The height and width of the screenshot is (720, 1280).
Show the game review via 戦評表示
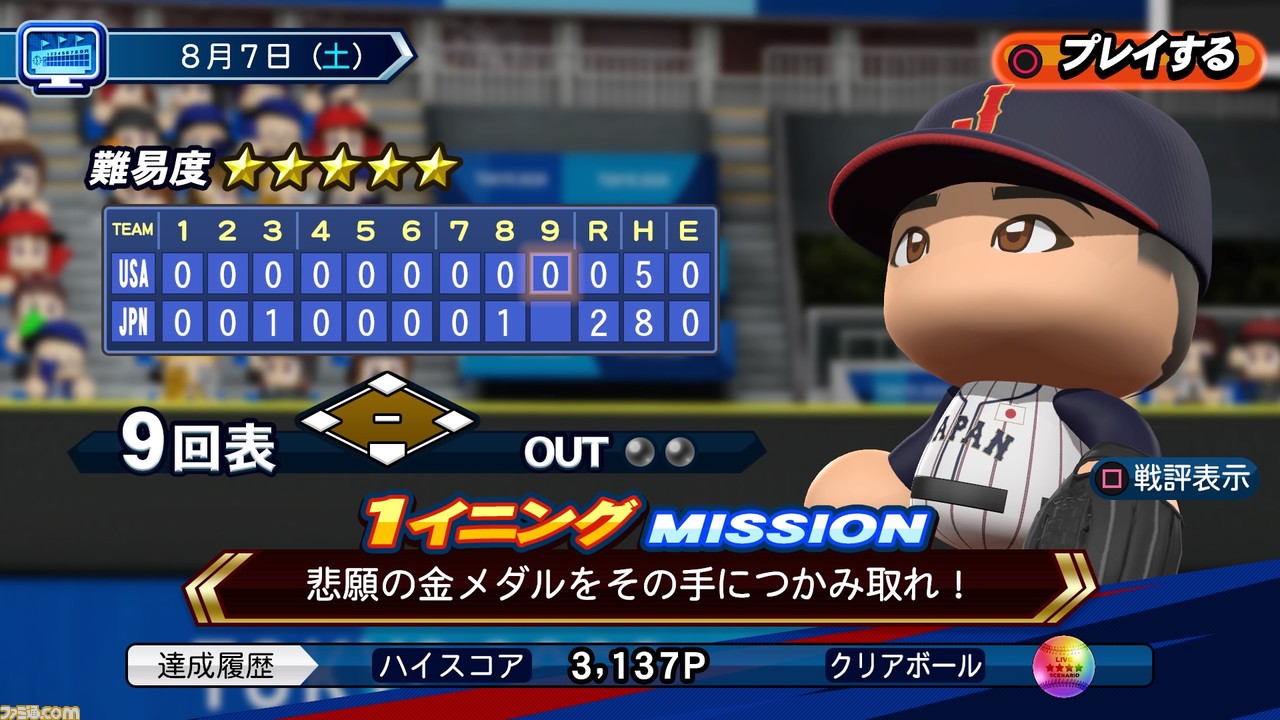pos(1175,479)
